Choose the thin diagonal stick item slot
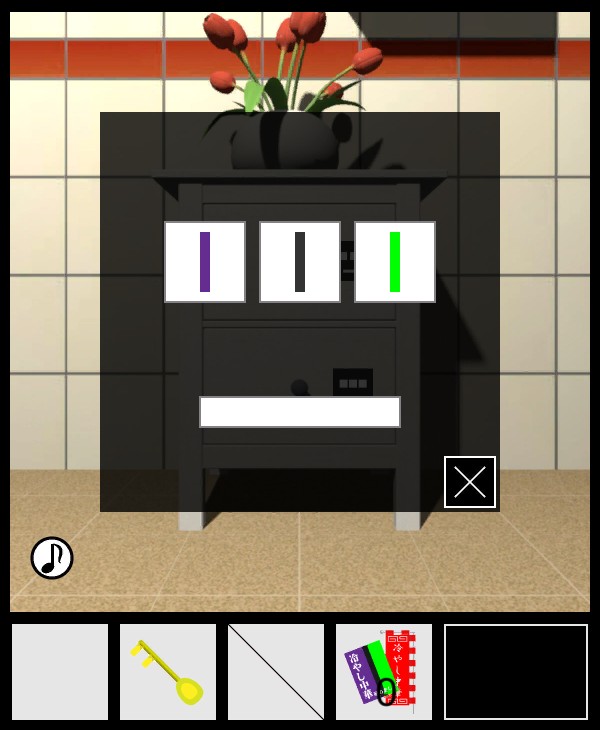The width and height of the screenshot is (600, 730). tap(276, 672)
